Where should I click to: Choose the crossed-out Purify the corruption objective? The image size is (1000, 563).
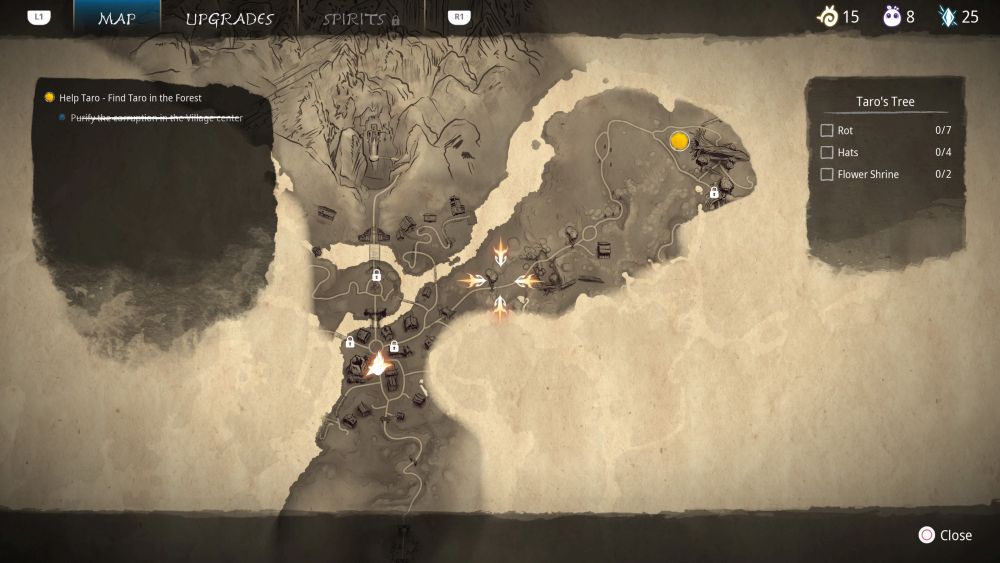click(x=156, y=118)
